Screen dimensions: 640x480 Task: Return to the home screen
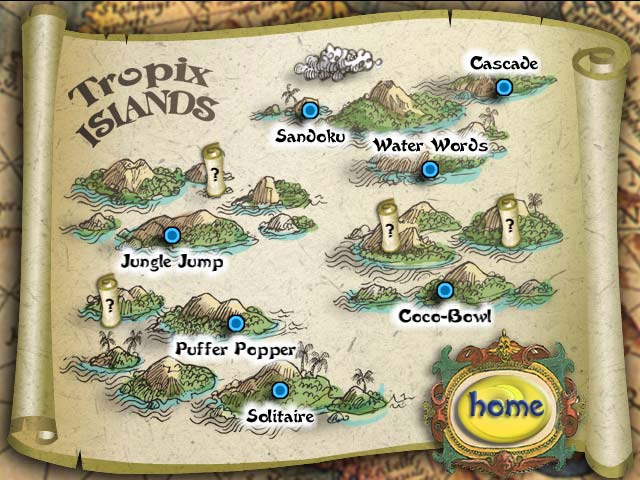pos(507,406)
